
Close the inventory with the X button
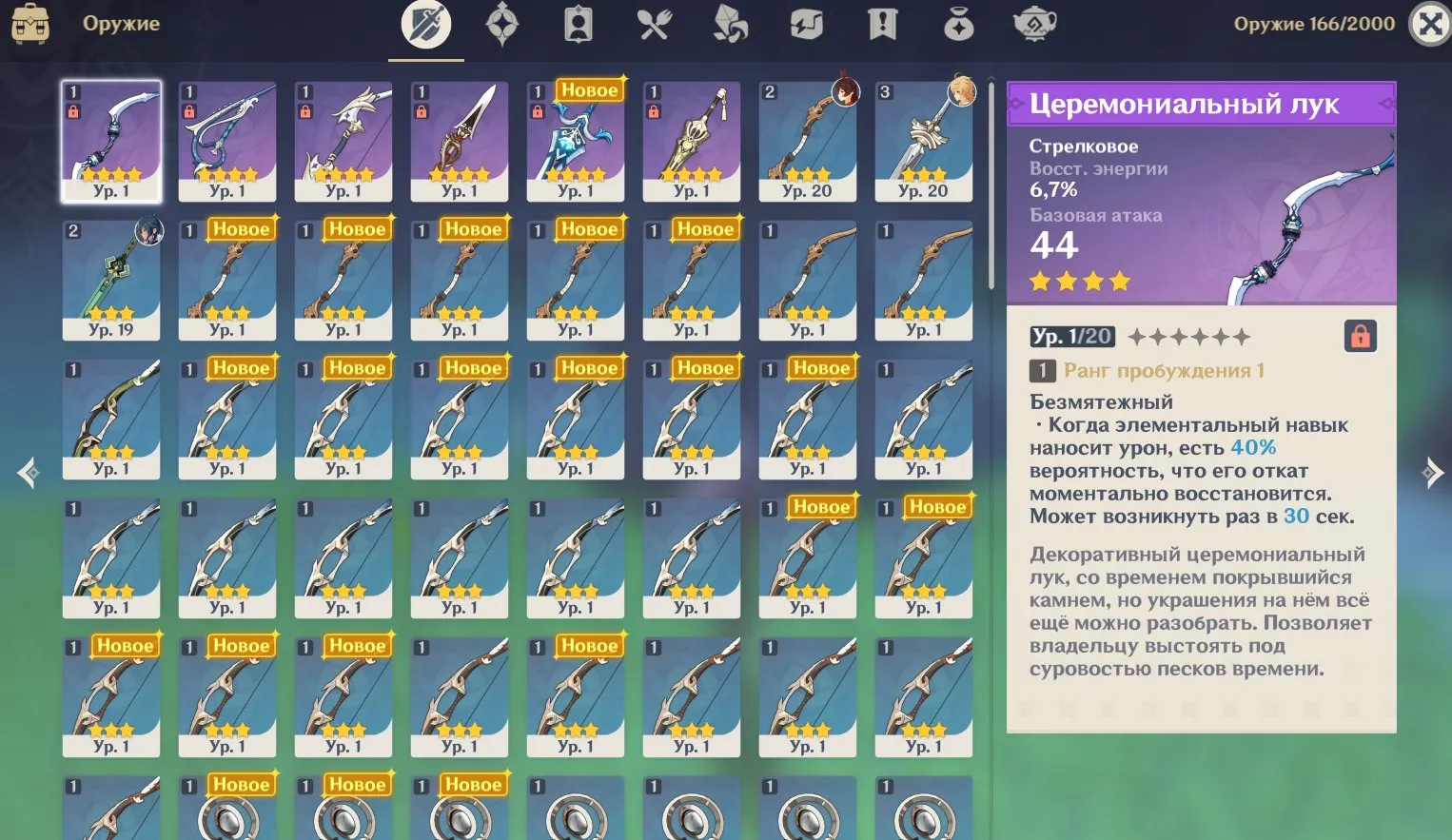coord(1430,25)
